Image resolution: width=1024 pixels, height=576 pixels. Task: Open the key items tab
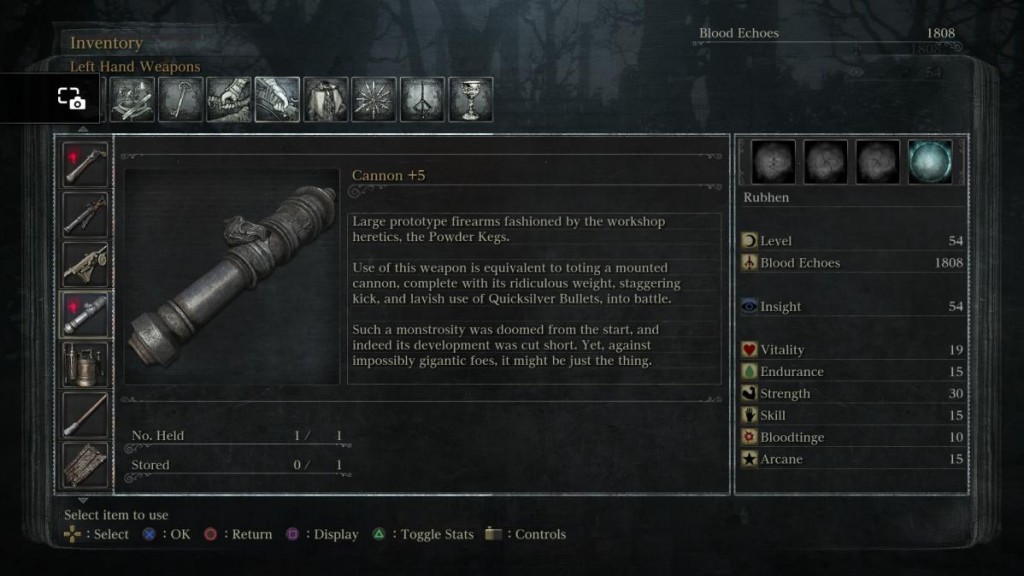[x=180, y=100]
